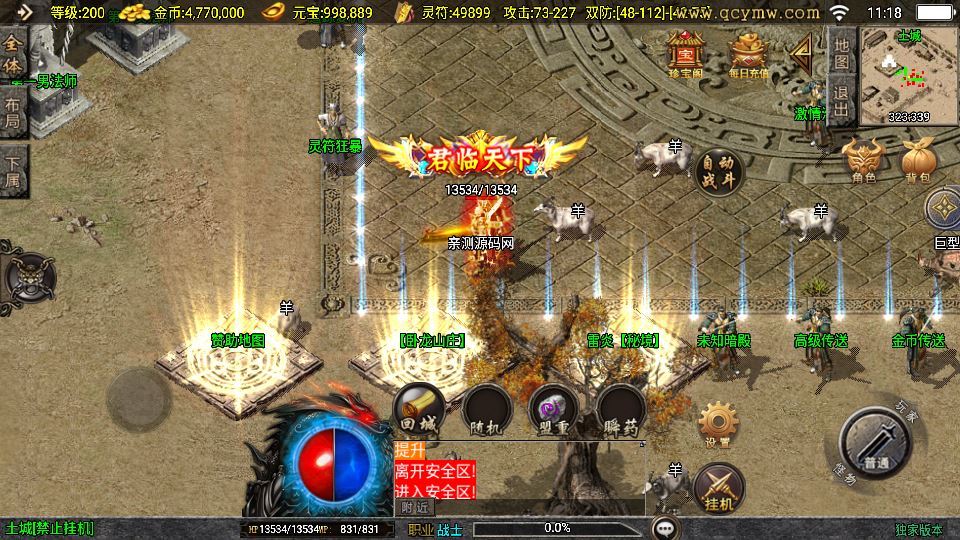This screenshot has width=960, height=540.
Task: Open the 土城 minimap
Action: pyautogui.click(x=908, y=76)
